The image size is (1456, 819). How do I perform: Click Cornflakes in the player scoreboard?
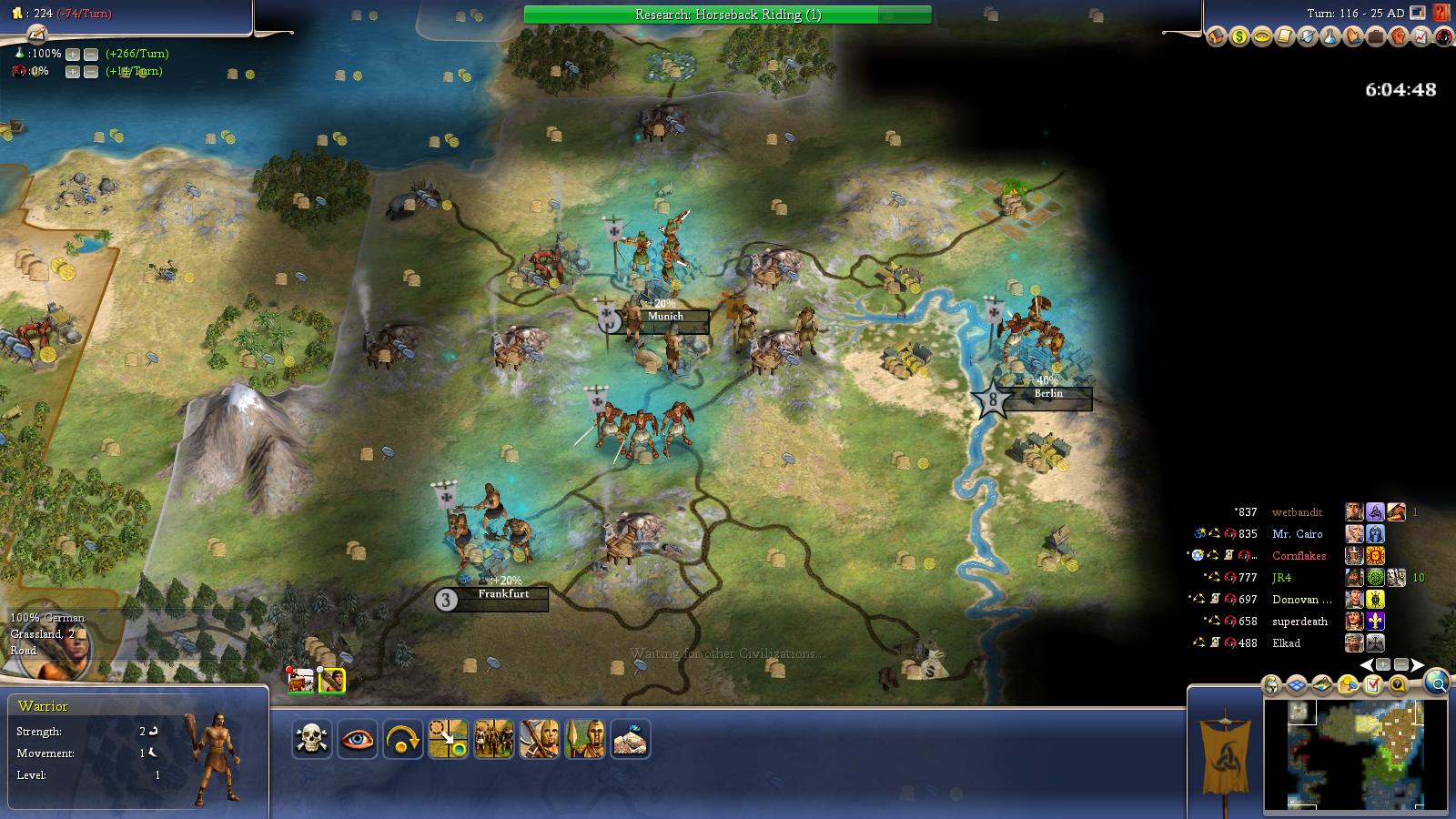point(1301,556)
